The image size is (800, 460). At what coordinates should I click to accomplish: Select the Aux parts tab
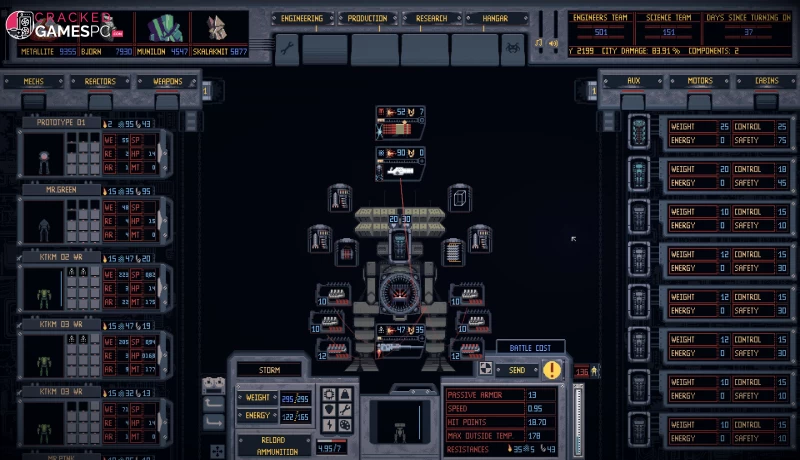632,81
